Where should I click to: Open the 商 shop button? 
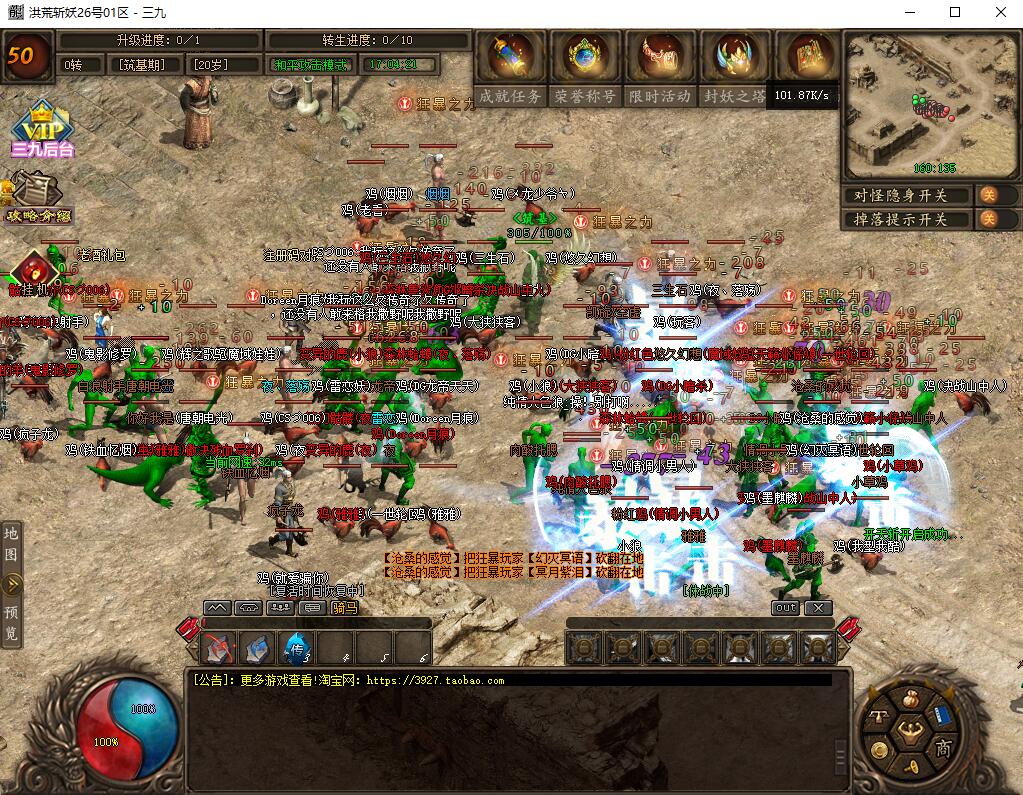(x=942, y=748)
